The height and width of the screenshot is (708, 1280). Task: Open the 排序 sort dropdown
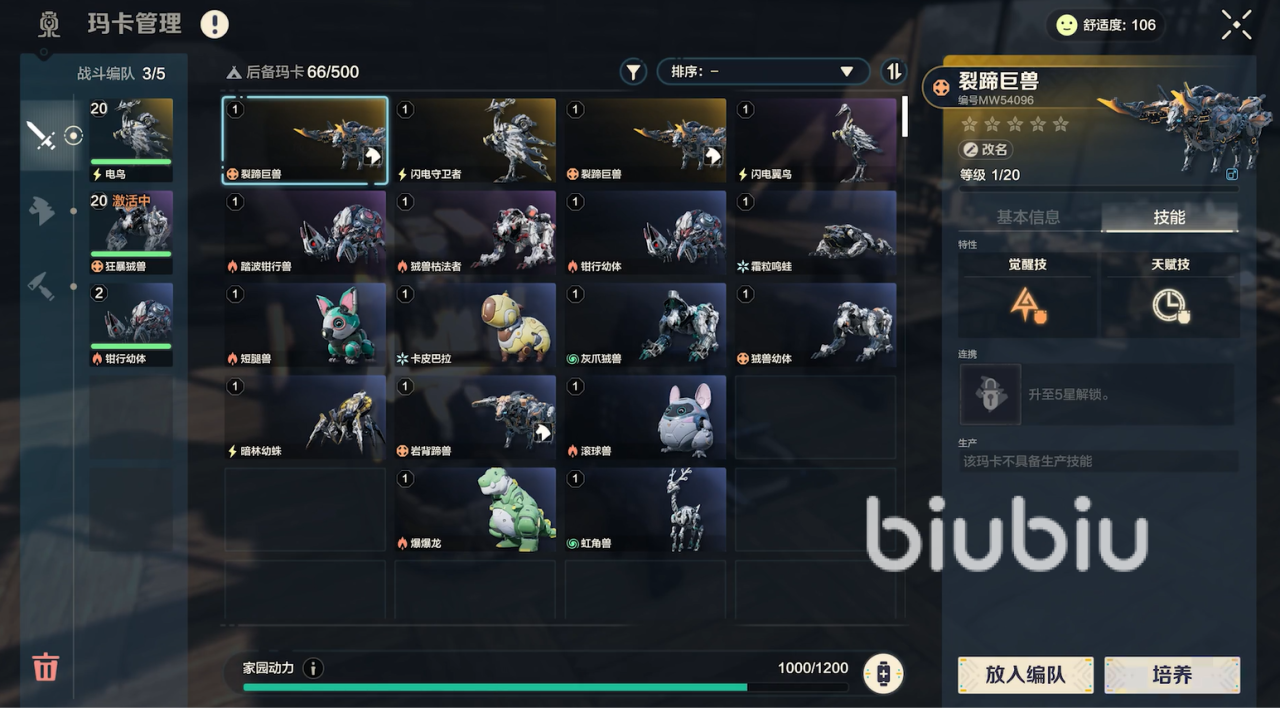(762, 72)
